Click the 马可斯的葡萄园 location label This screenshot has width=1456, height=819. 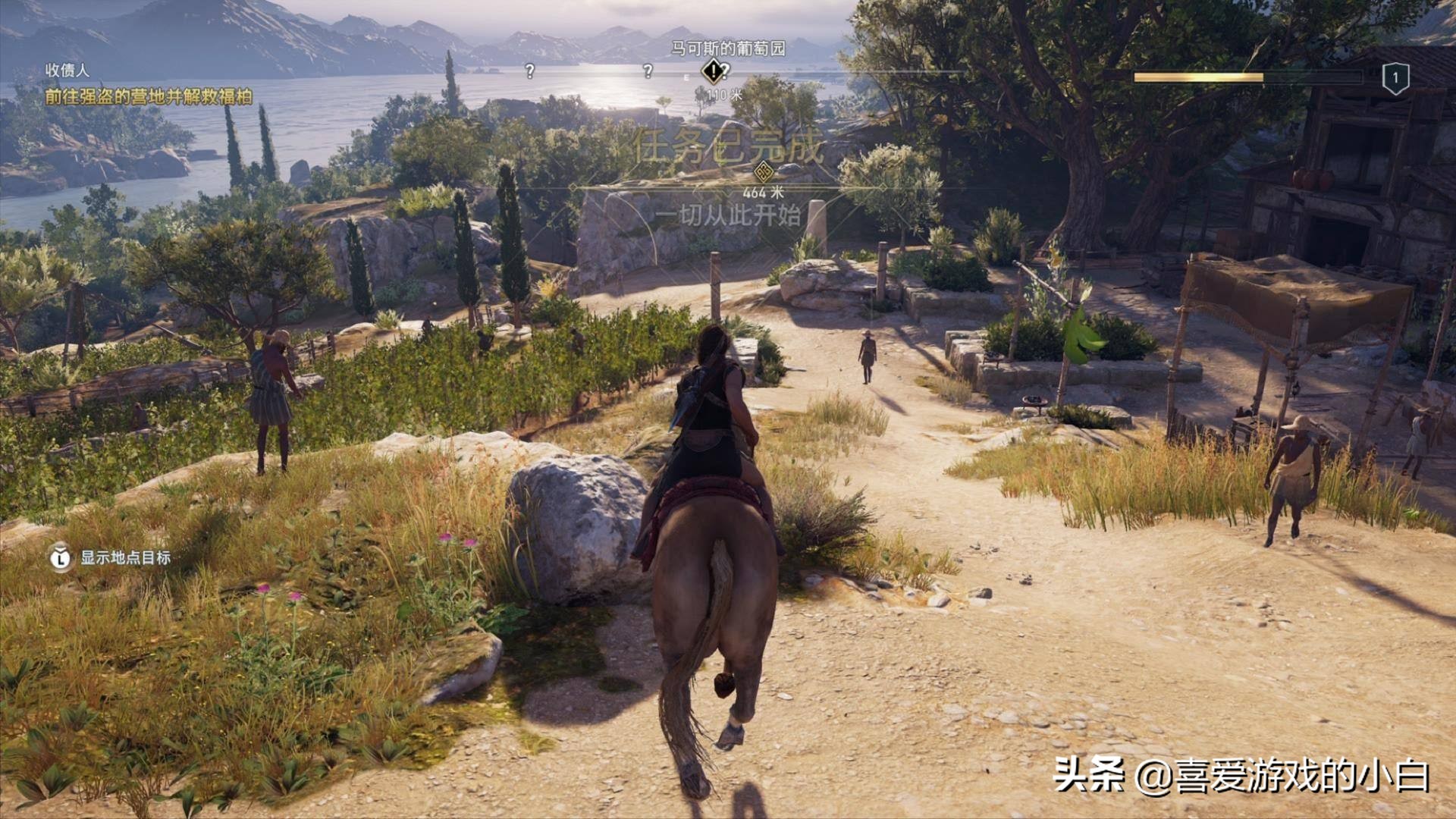pos(728,49)
